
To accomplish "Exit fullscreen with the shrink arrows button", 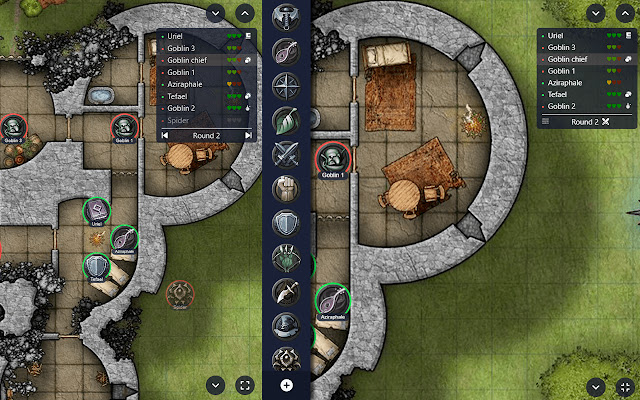I will click(x=624, y=385).
